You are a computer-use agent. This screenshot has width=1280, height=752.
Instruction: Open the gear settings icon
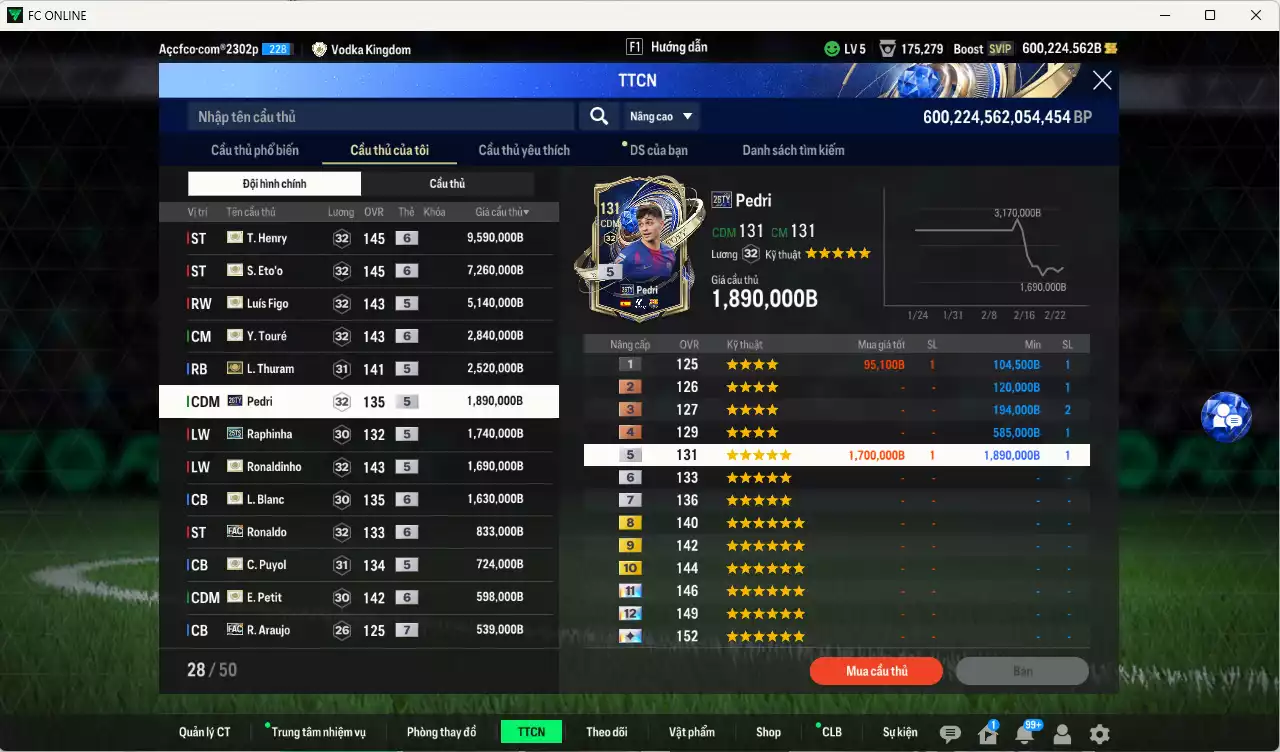[x=1099, y=734]
